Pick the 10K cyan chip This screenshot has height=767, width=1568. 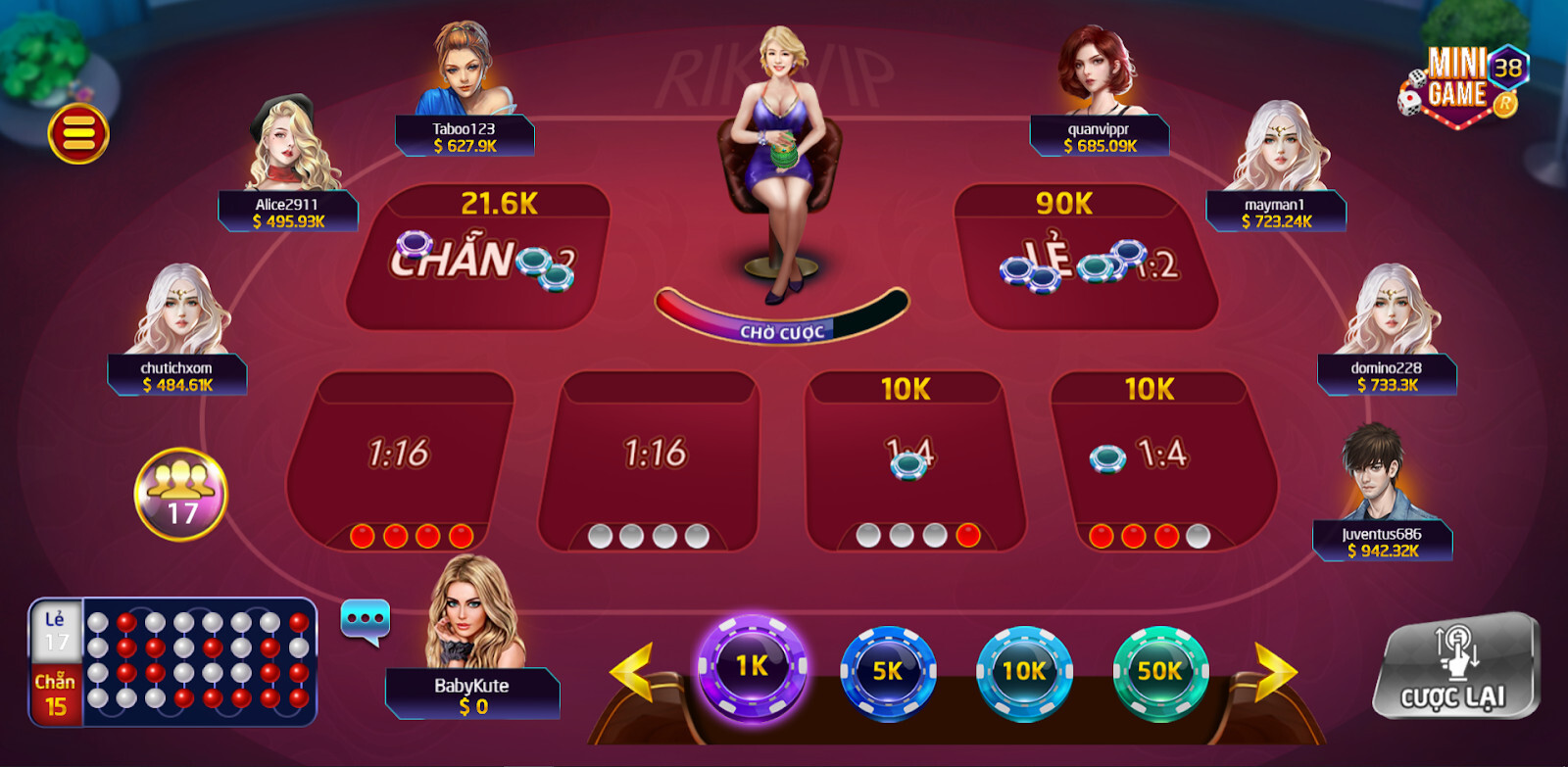click(1024, 672)
